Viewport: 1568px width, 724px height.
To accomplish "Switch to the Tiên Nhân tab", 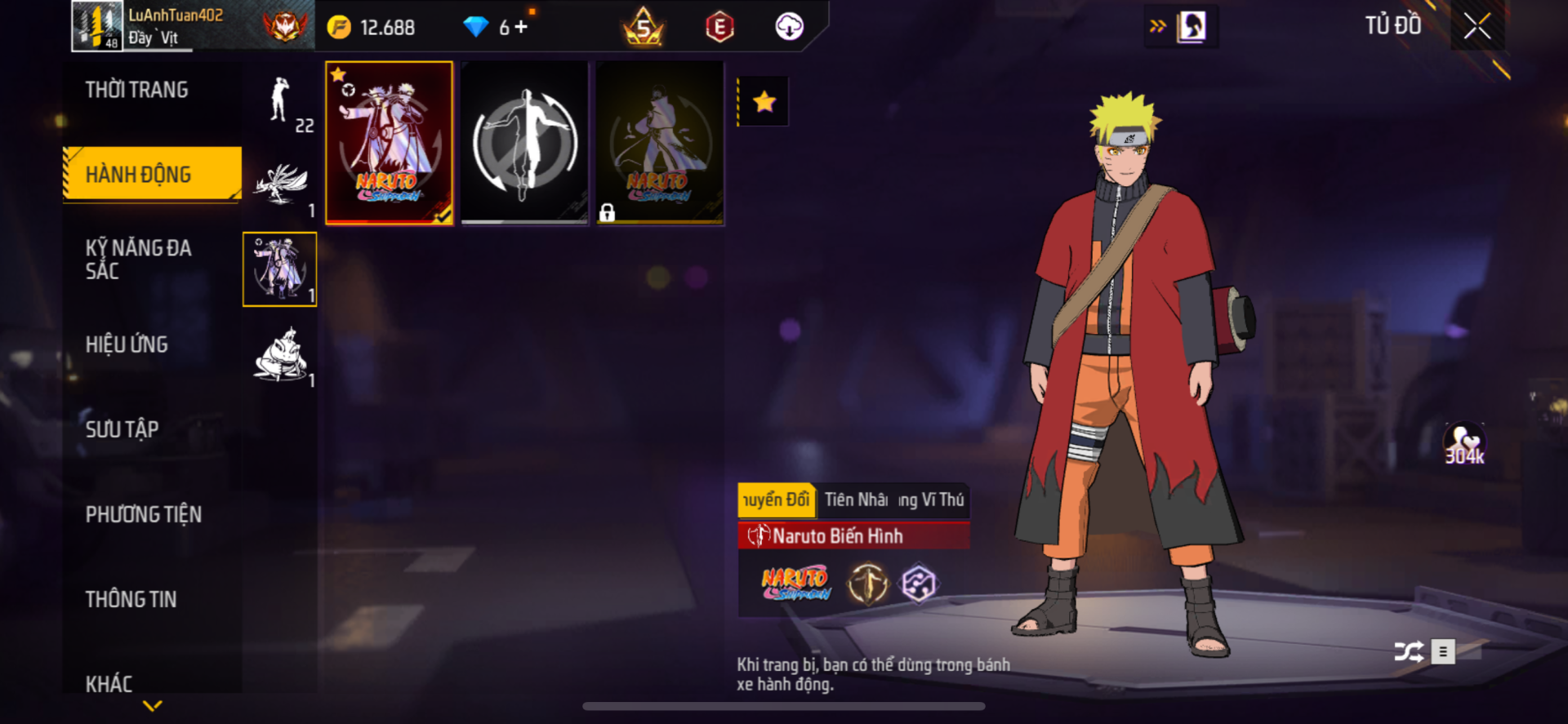I will (856, 500).
